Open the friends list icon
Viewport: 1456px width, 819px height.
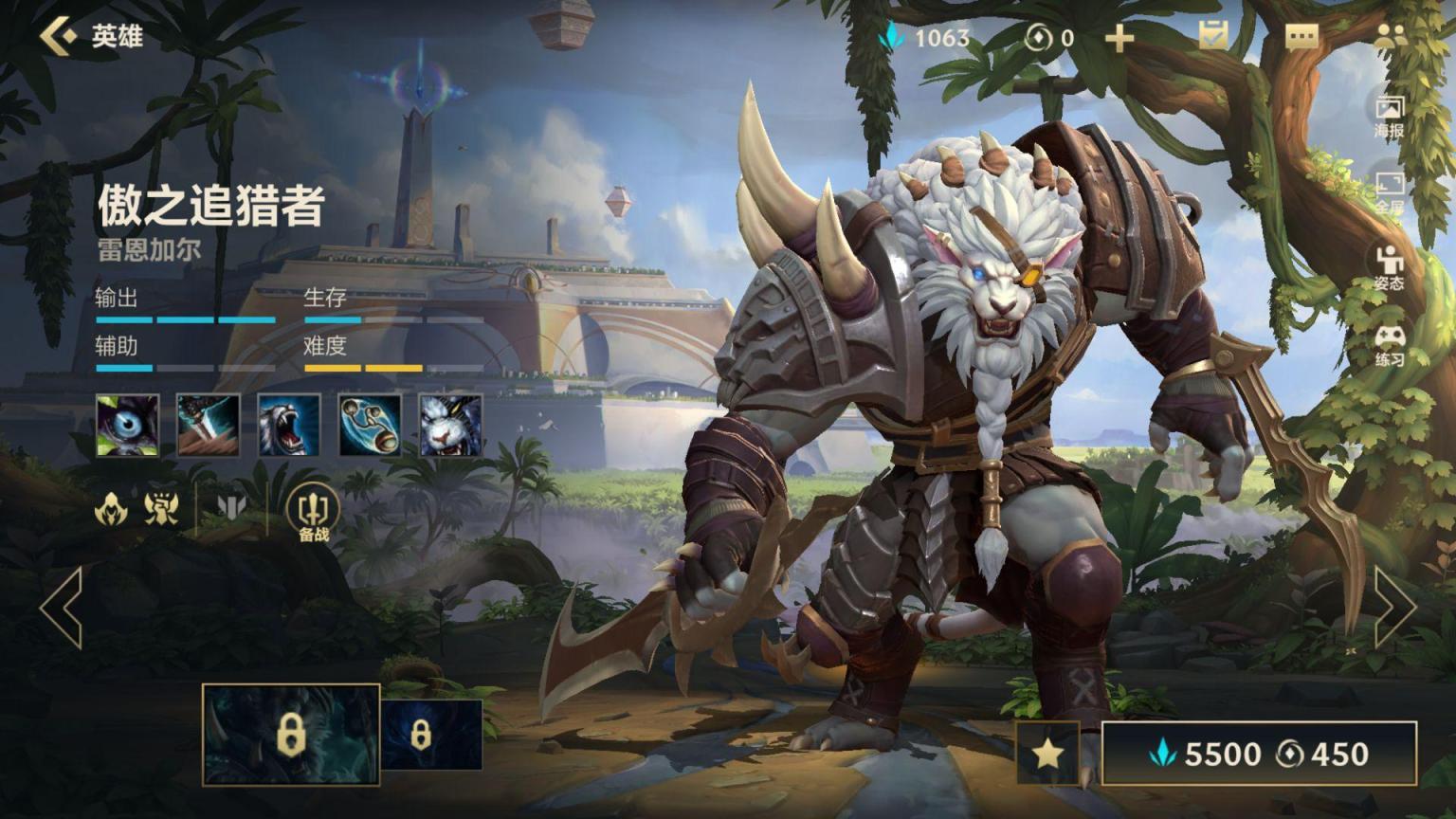(1390, 37)
